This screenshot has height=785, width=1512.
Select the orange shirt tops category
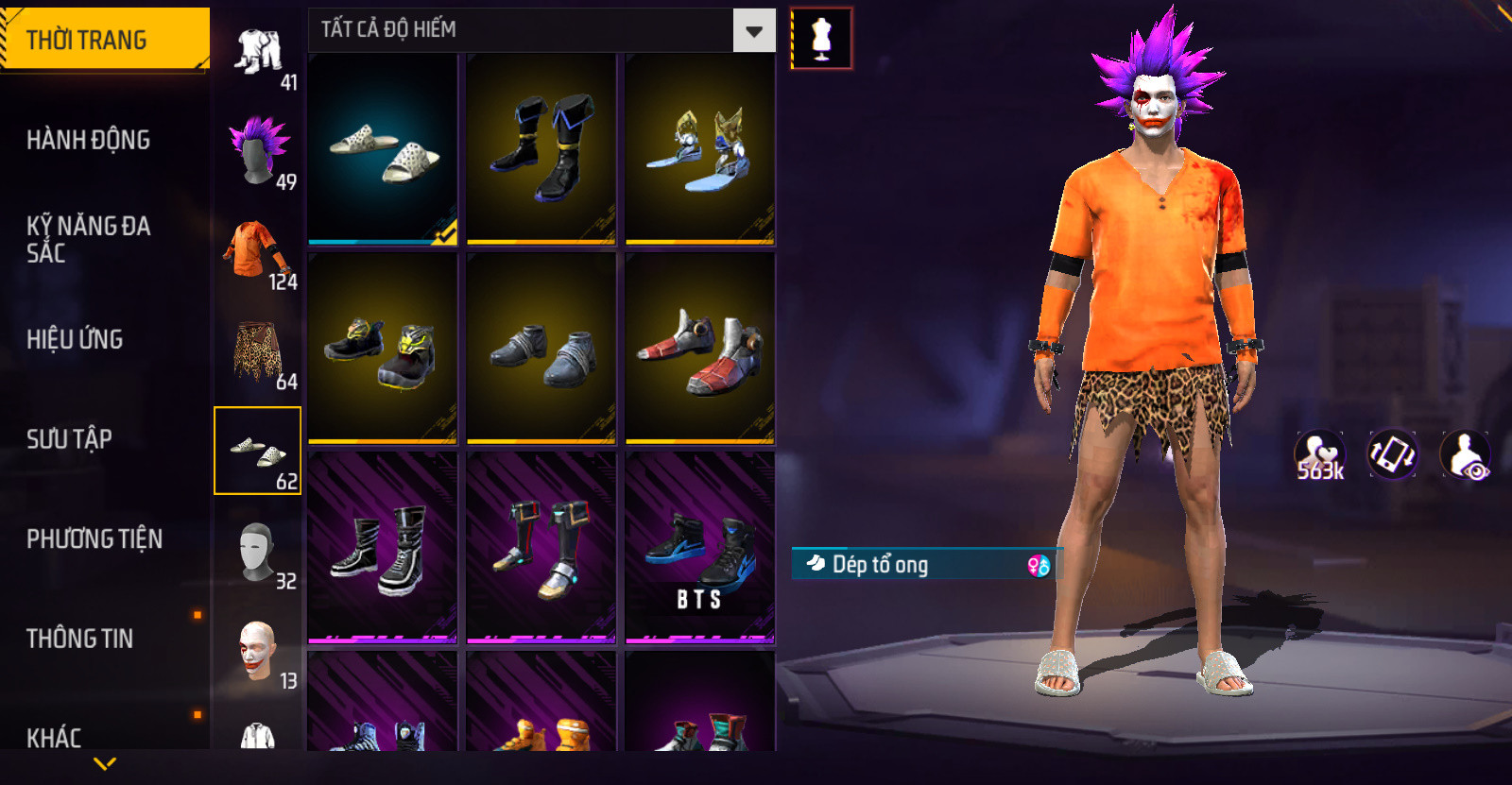tap(257, 251)
